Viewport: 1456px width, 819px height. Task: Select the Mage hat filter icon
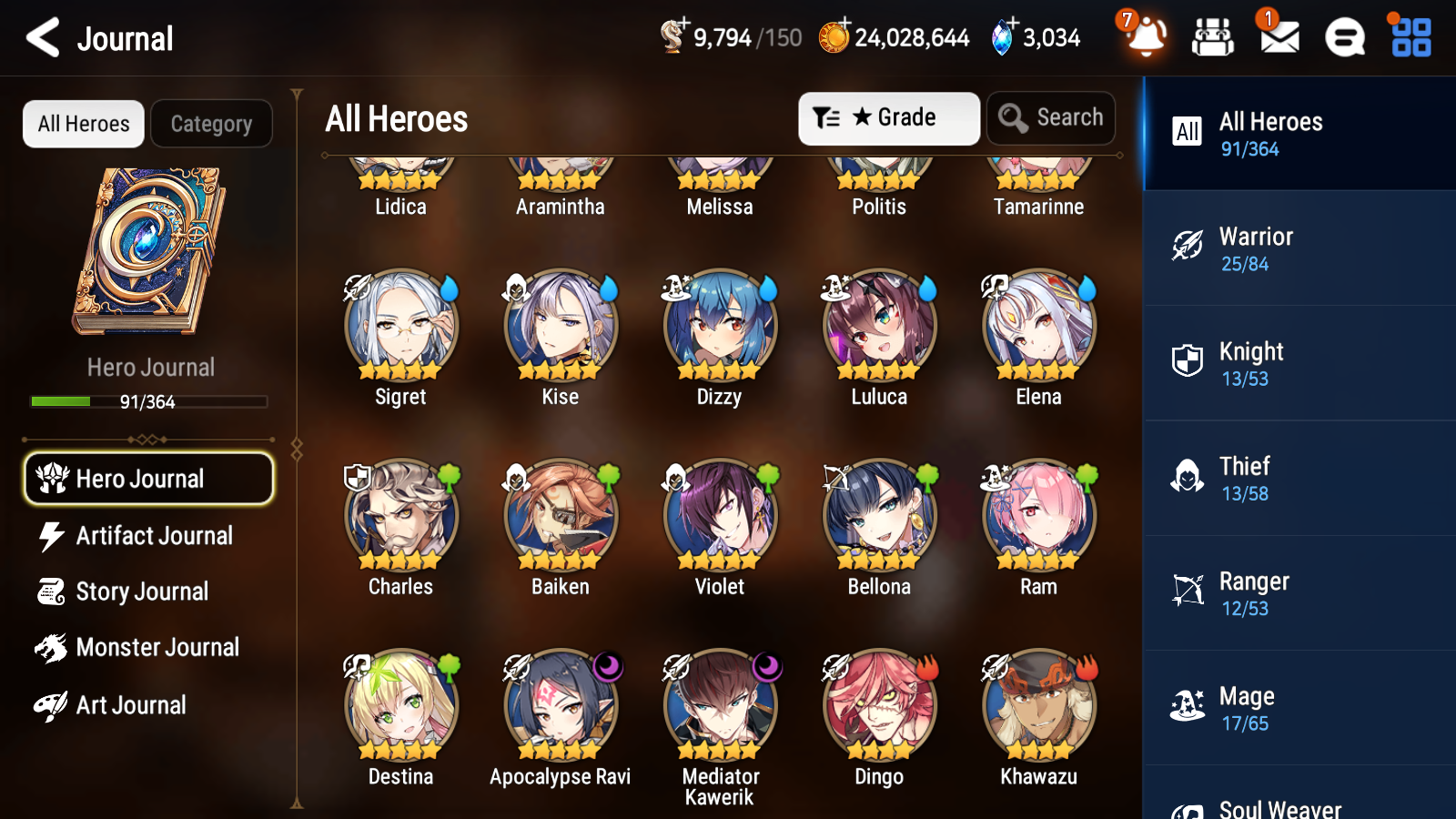1188,706
